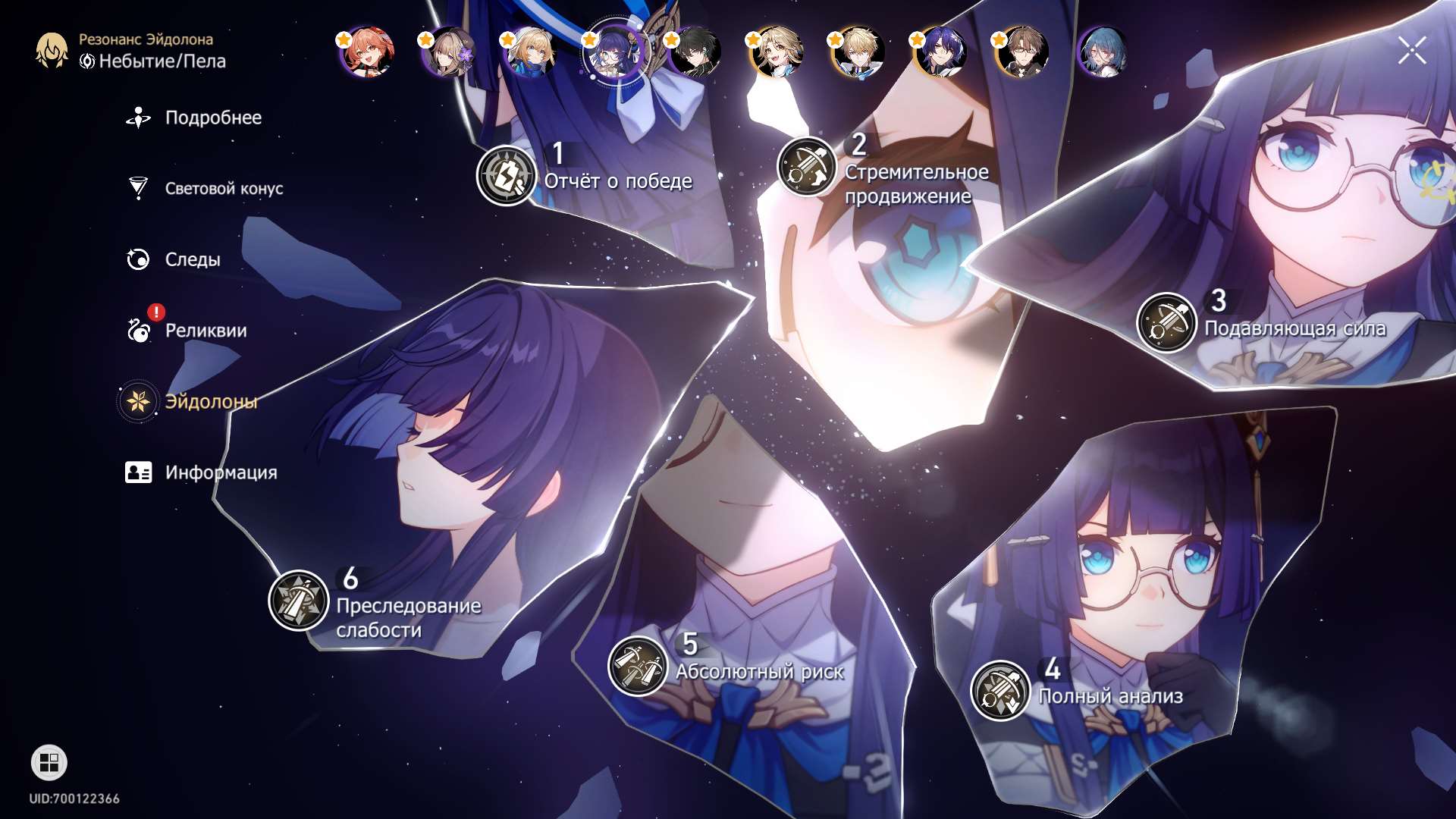Screen dimensions: 1456x819
Task: Open the Информация section
Action: pos(221,472)
